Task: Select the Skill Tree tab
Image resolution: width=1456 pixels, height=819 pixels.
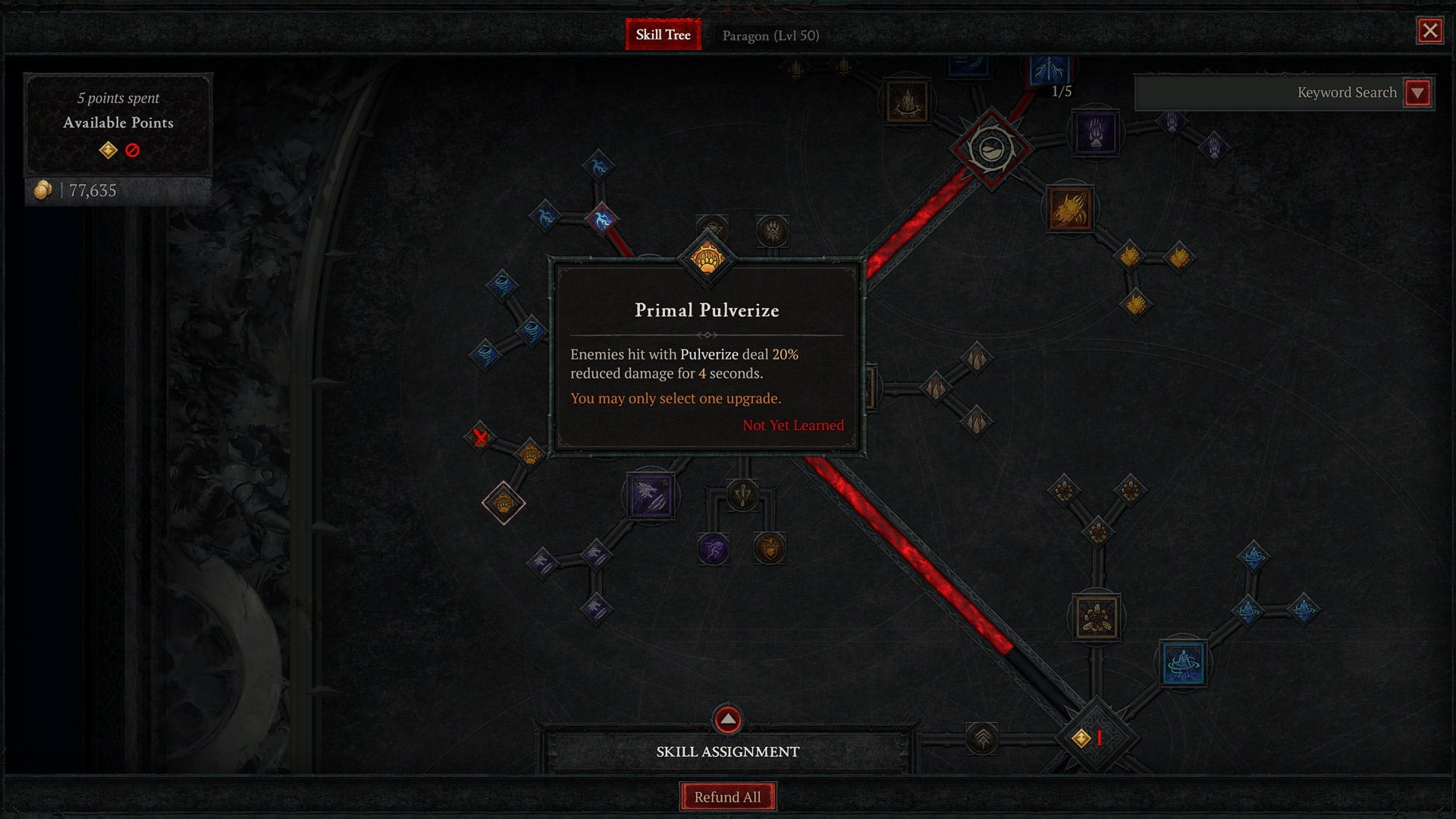Action: coord(662,35)
